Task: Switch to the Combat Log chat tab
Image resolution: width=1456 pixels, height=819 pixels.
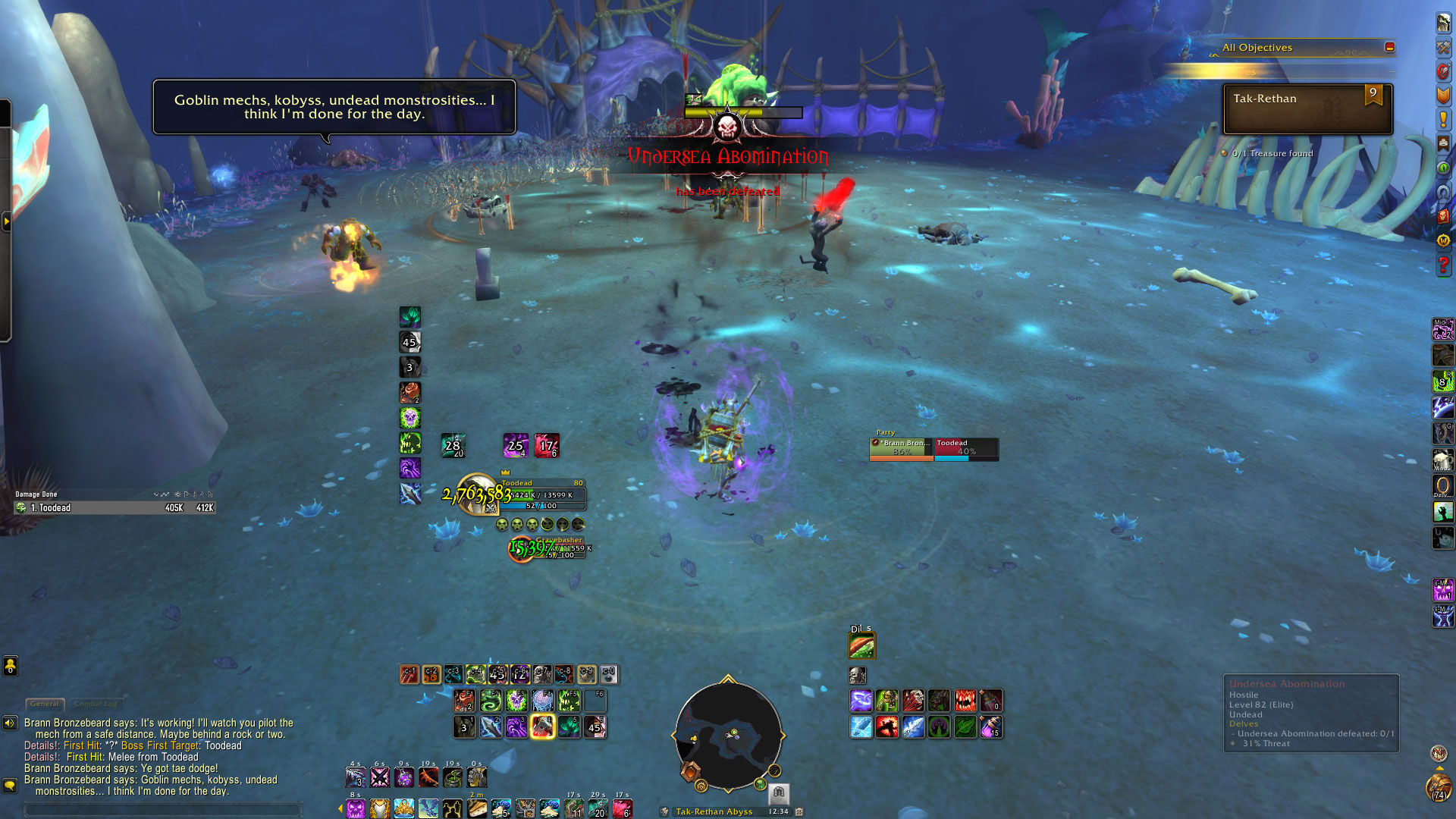Action: tap(96, 704)
